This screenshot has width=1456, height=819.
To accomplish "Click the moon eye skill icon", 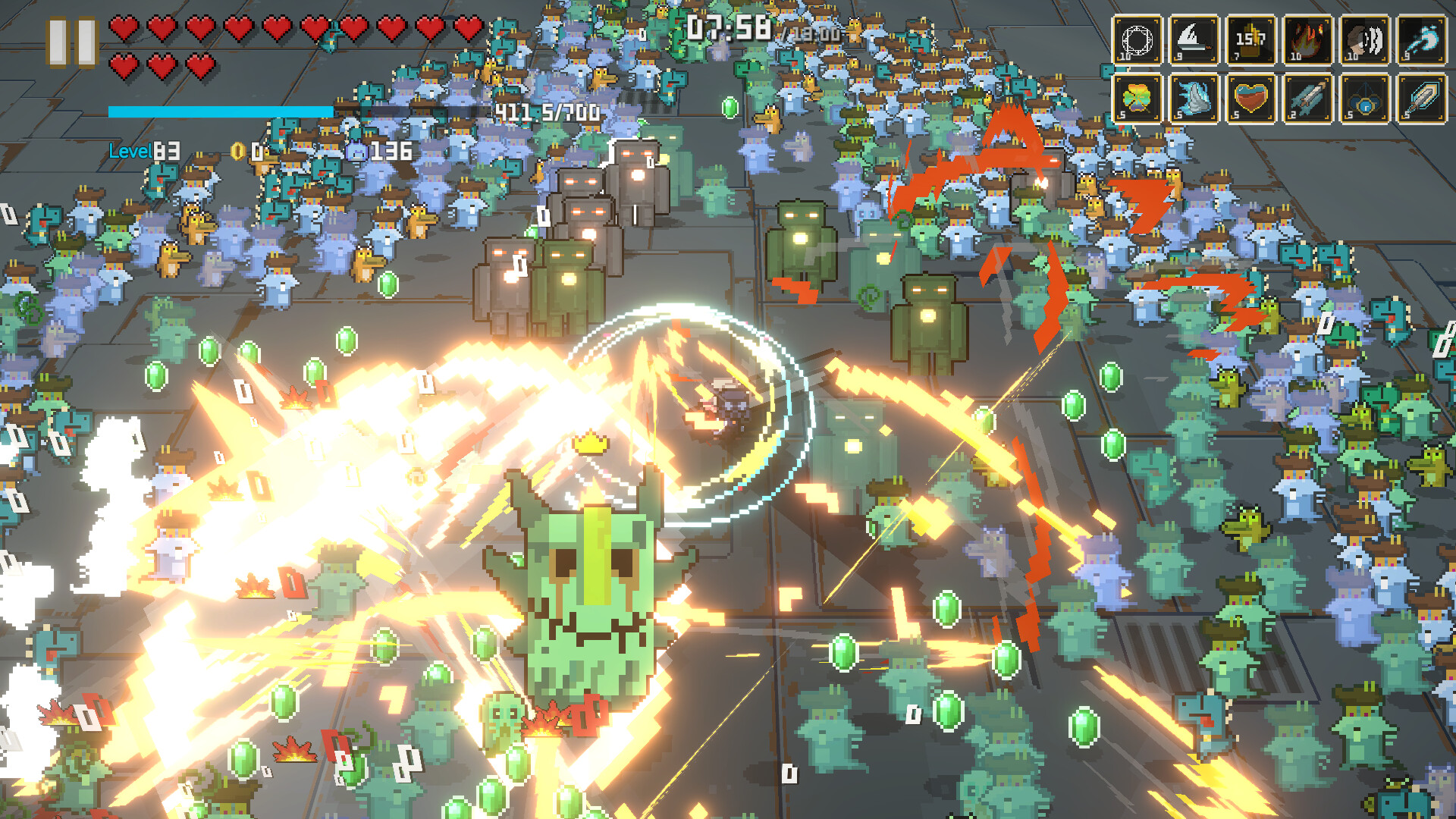I will click(1367, 39).
